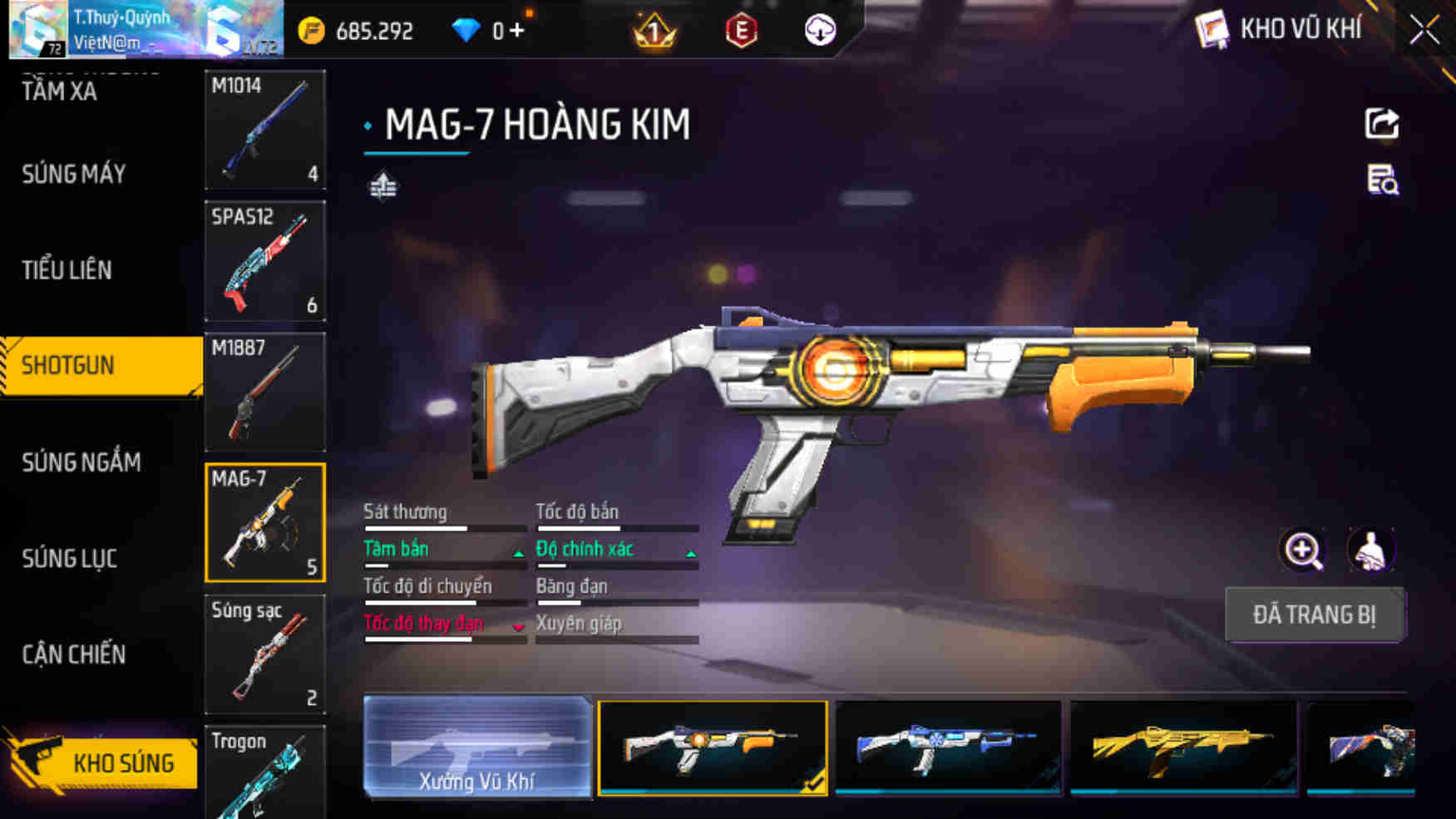Open Xưởng Vũ Khí workshop
Viewport: 1456px width, 819px height.
pos(477,747)
